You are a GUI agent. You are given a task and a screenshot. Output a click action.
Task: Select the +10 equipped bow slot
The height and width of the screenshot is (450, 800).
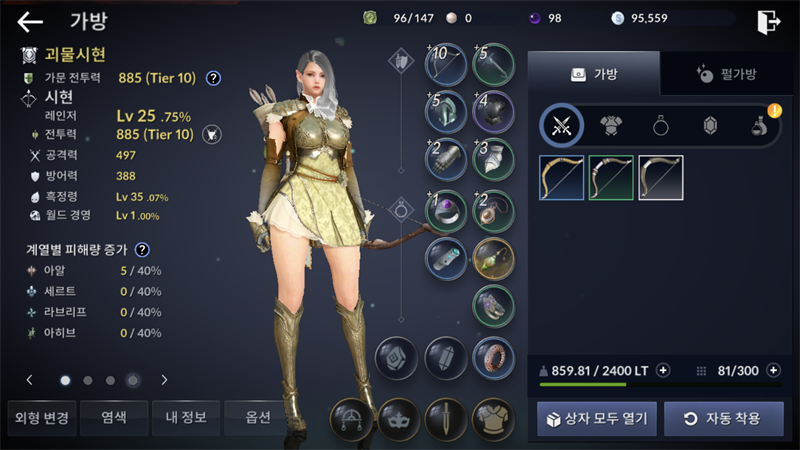(x=446, y=65)
